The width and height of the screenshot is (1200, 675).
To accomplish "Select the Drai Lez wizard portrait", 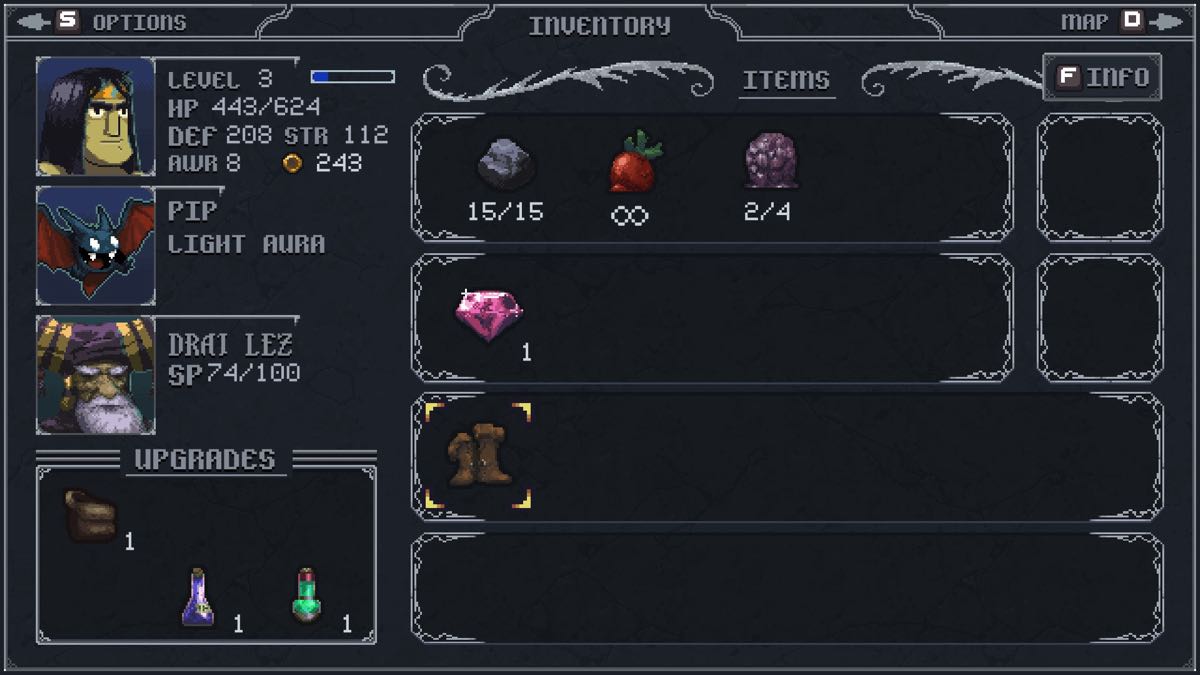I will click(x=96, y=375).
